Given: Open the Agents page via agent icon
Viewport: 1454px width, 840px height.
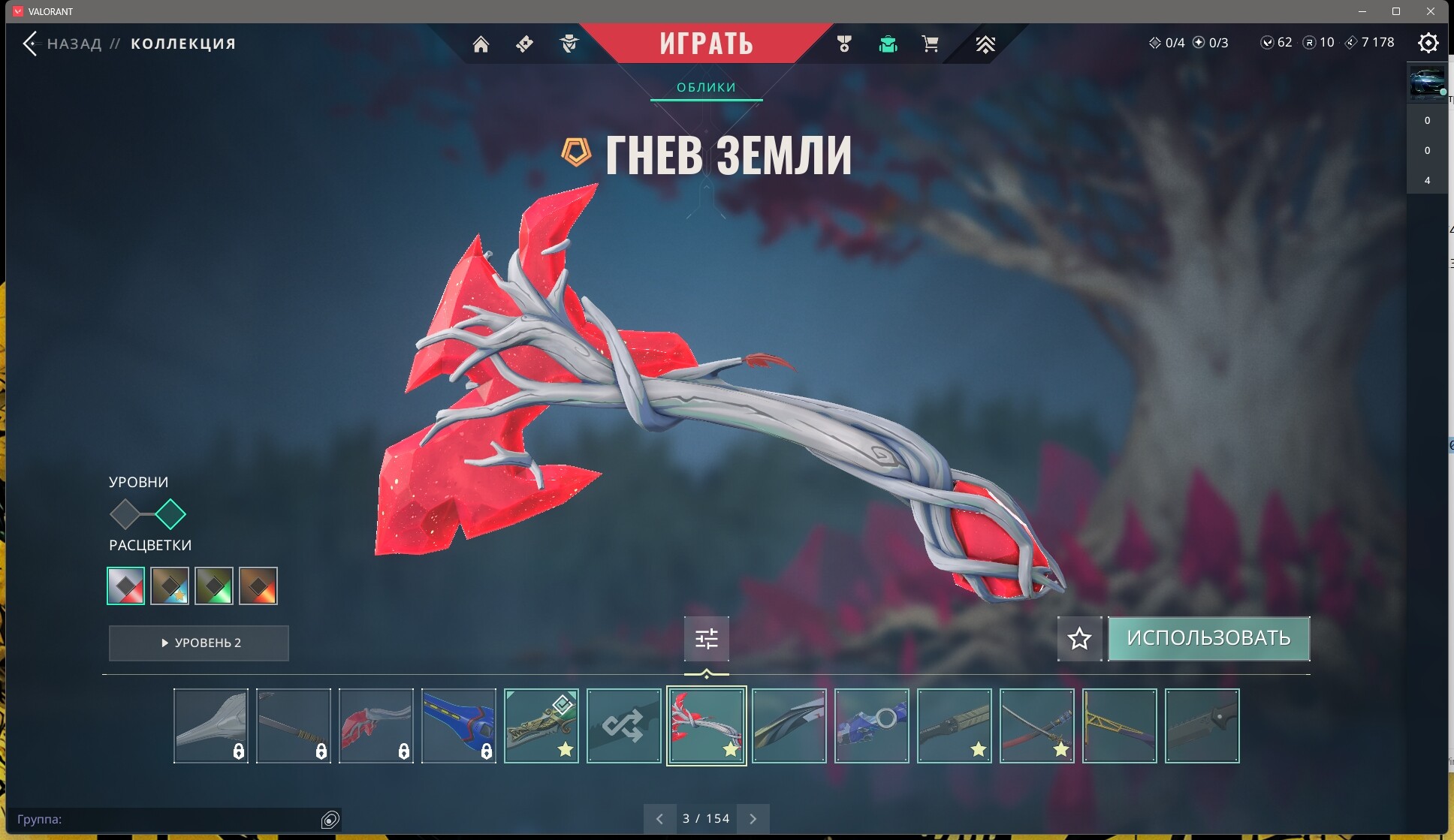Looking at the screenshot, I should tap(569, 44).
